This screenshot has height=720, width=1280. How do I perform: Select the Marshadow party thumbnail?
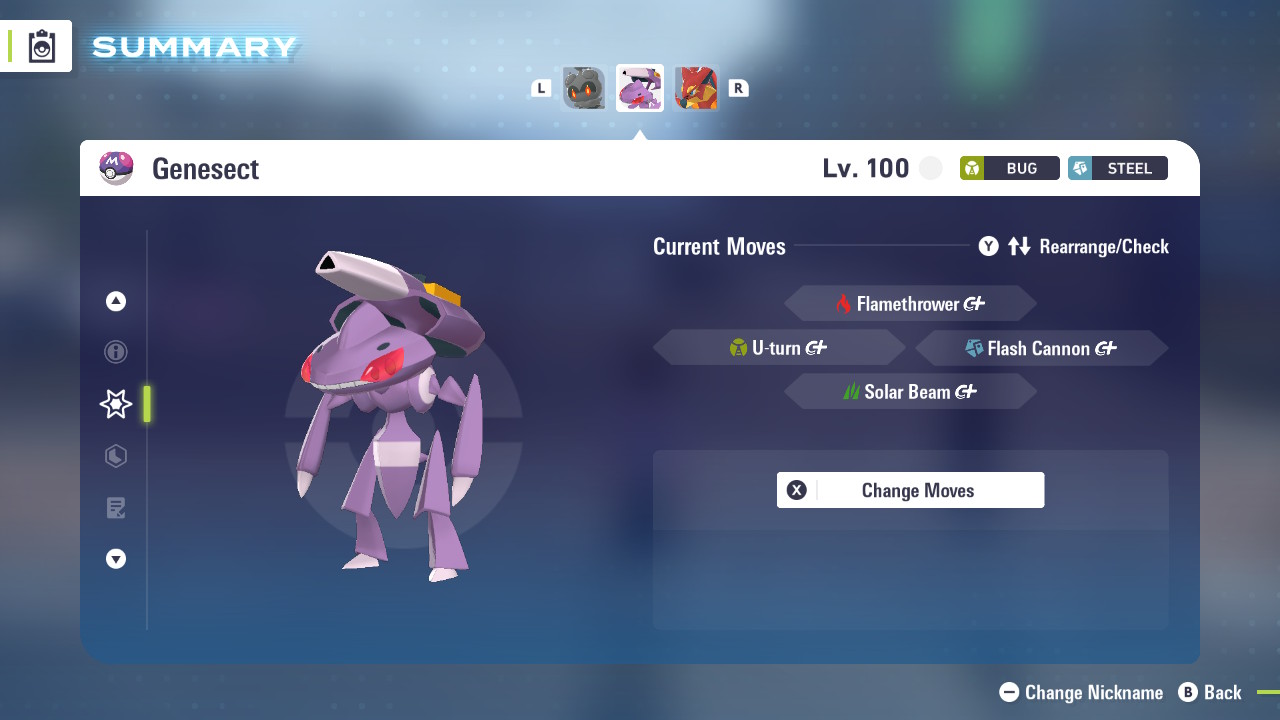(584, 87)
